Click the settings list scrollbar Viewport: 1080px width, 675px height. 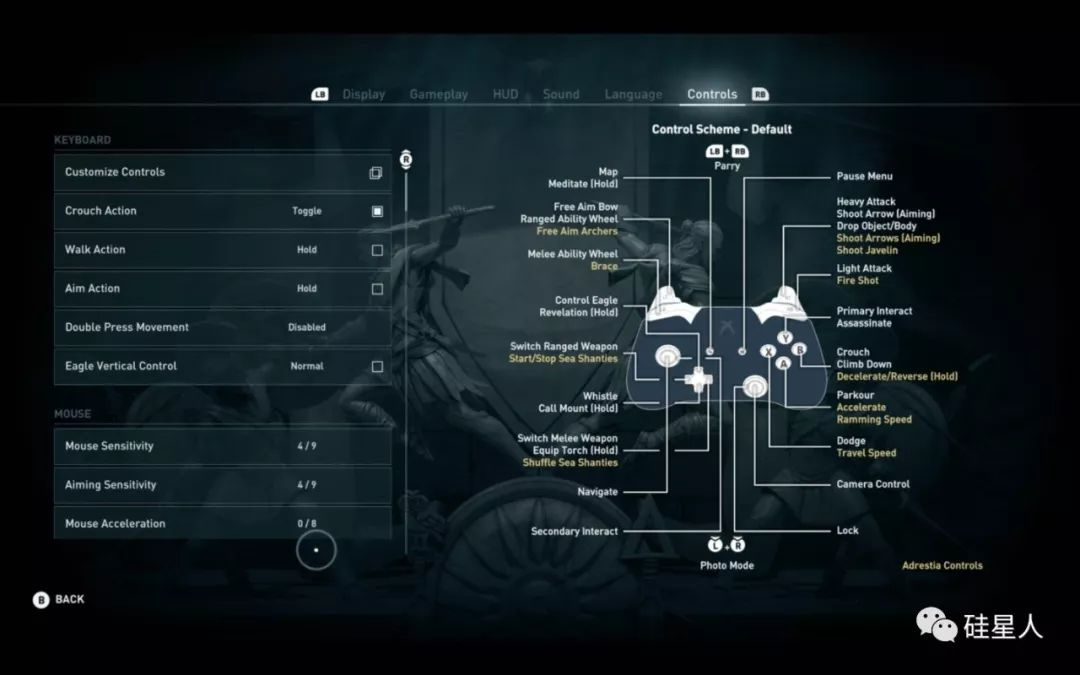[406, 350]
